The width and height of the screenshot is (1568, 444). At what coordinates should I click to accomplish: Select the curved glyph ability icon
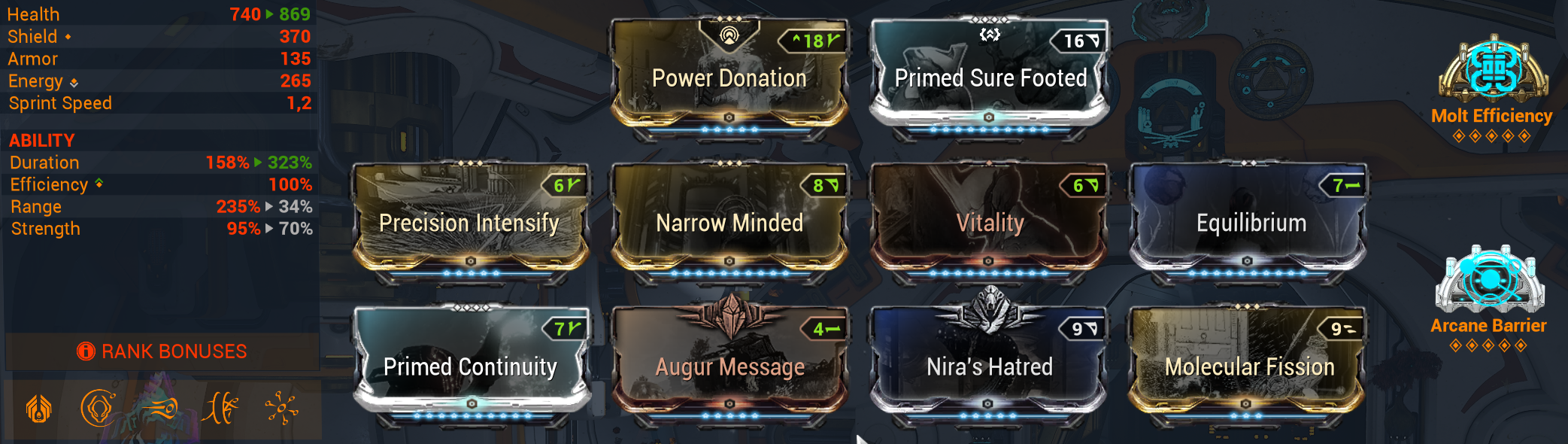tap(220, 409)
